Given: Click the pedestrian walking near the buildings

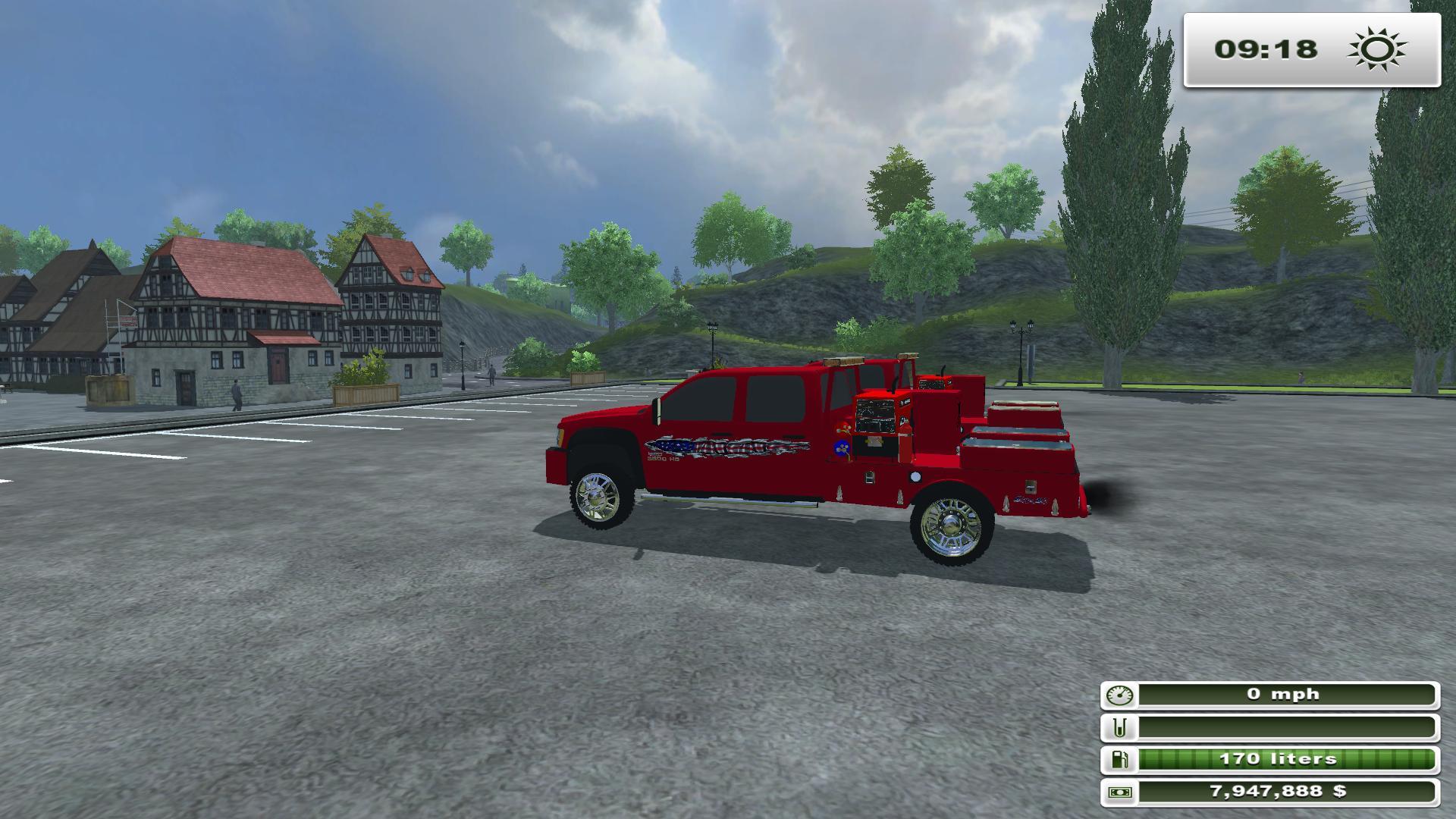Looking at the screenshot, I should point(237,394).
